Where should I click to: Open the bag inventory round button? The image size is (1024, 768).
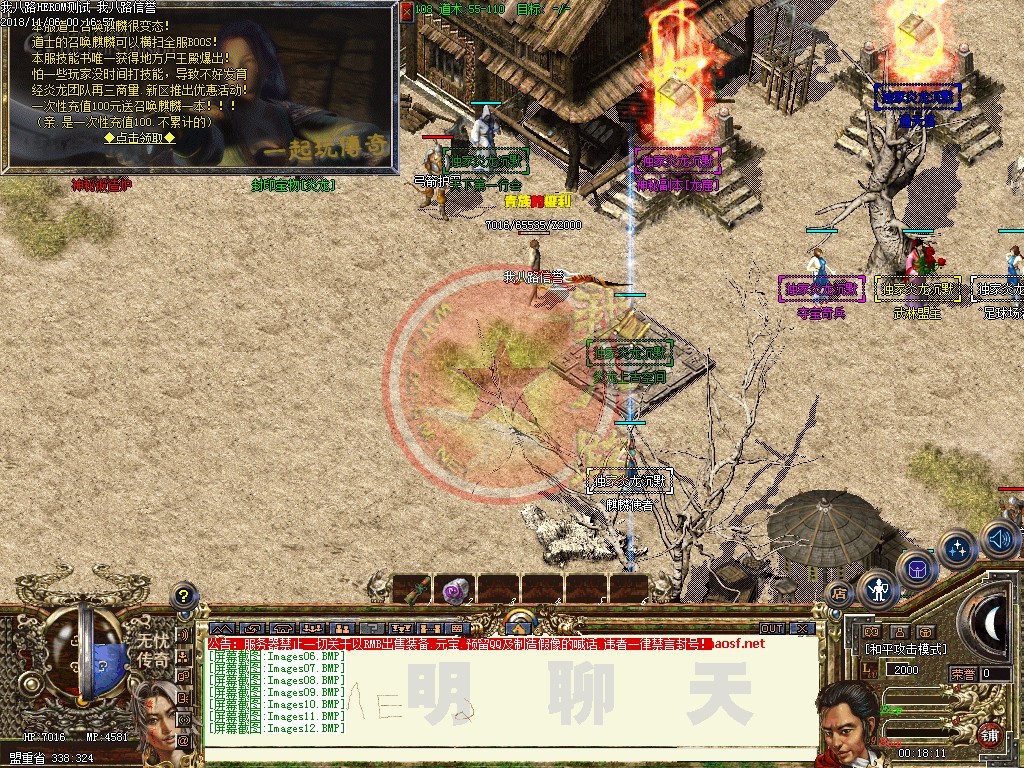(918, 569)
